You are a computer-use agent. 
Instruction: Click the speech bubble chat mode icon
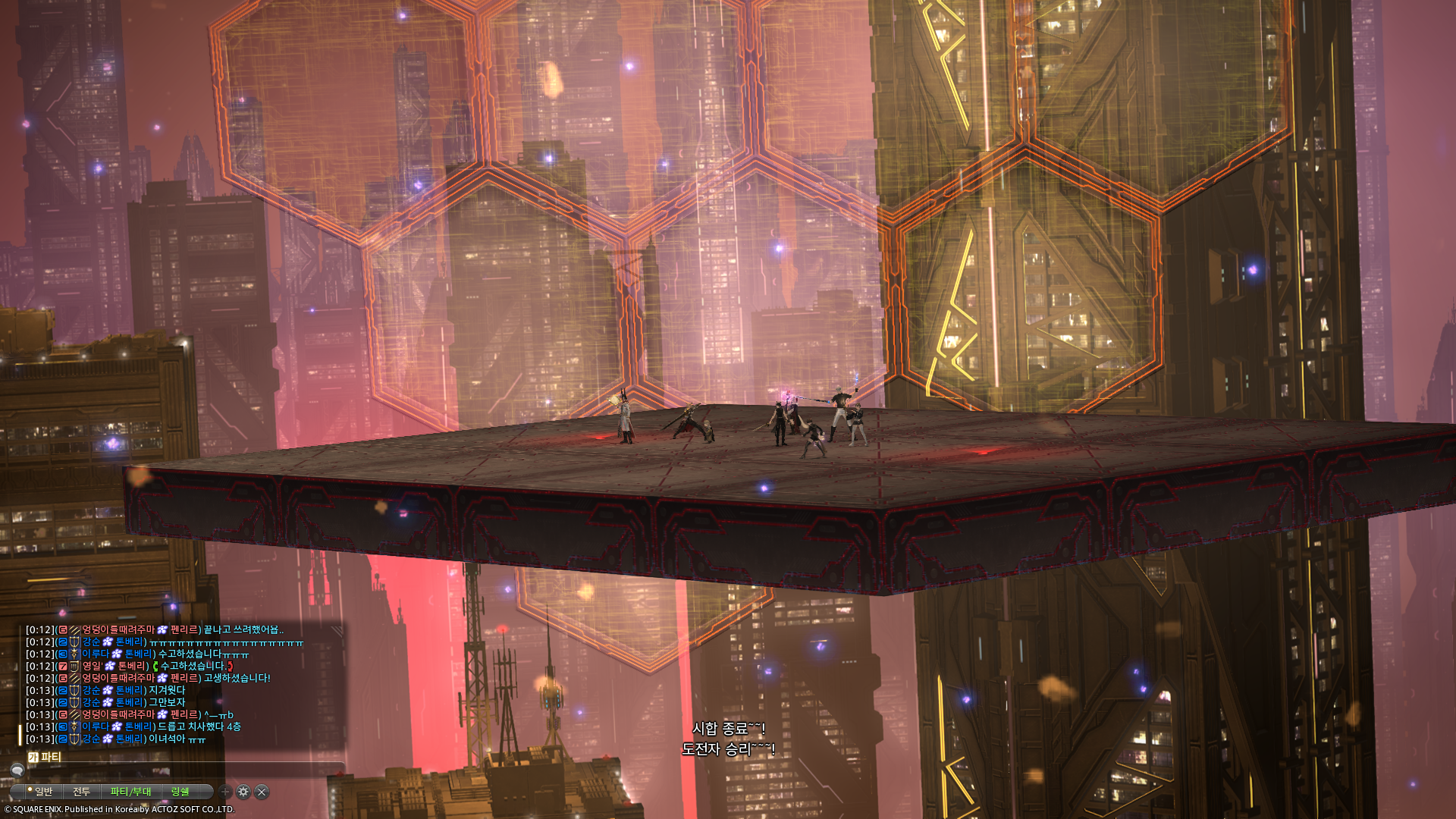click(x=17, y=770)
